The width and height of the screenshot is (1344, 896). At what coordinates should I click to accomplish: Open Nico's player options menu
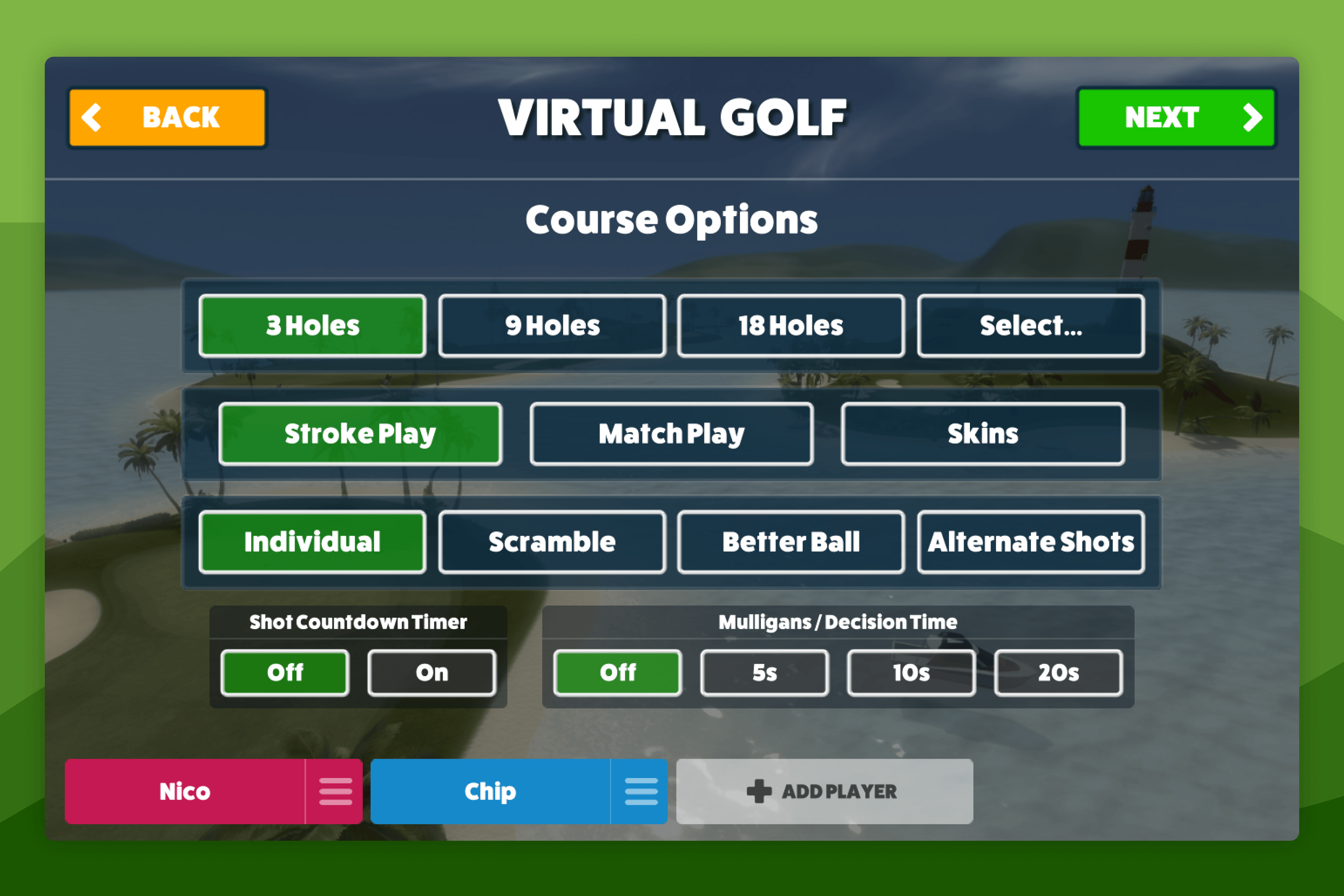336,791
